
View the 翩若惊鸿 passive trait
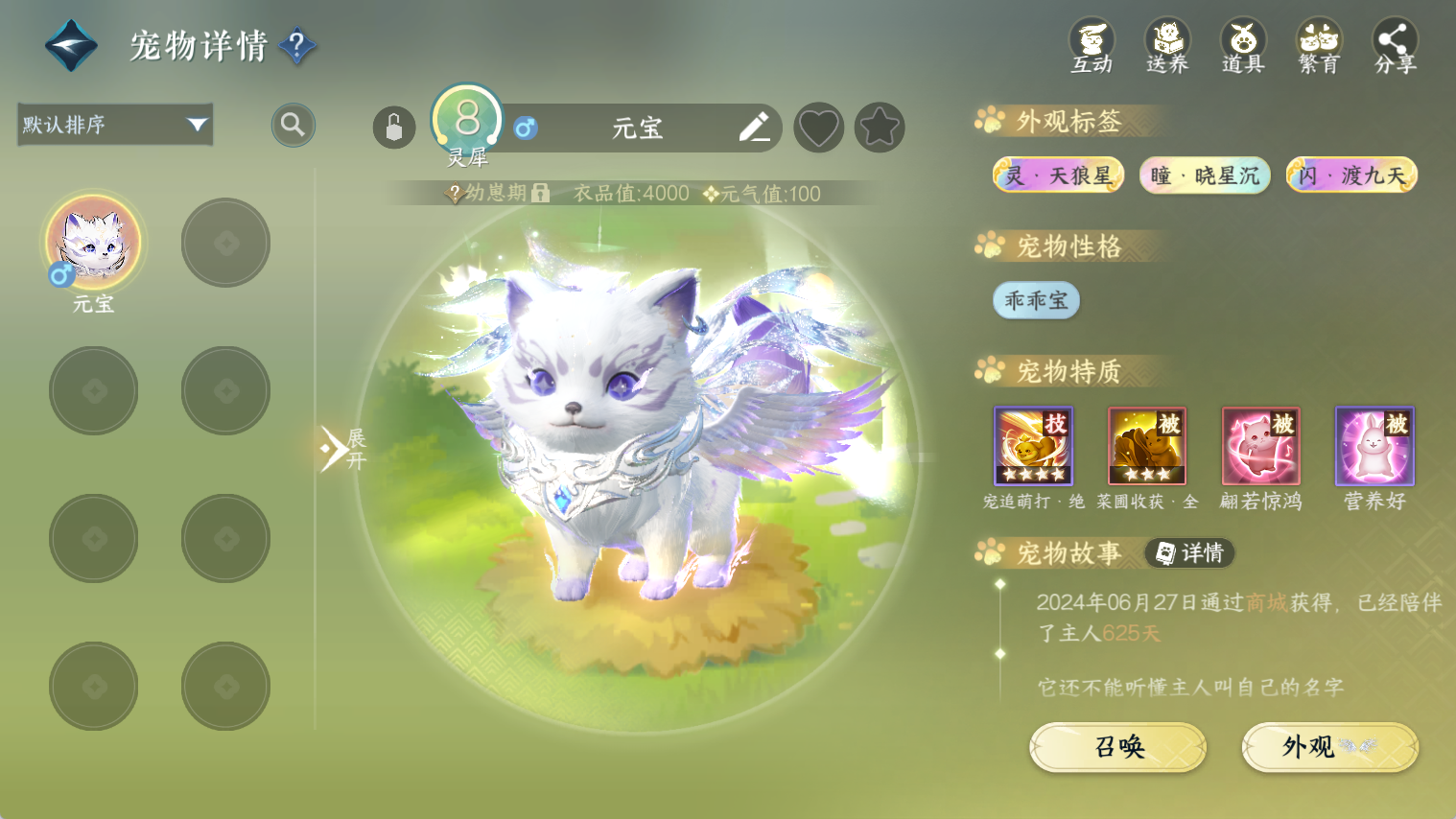tap(1260, 447)
